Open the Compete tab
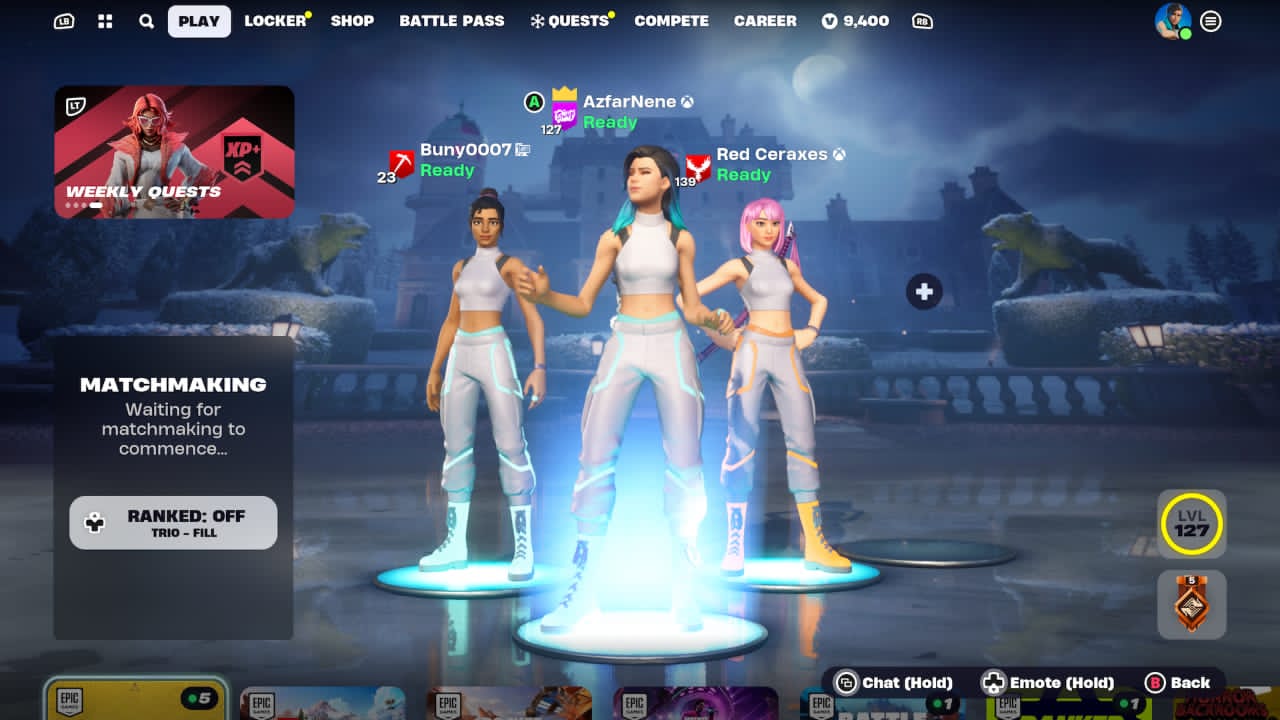The image size is (1280, 720). [x=671, y=21]
